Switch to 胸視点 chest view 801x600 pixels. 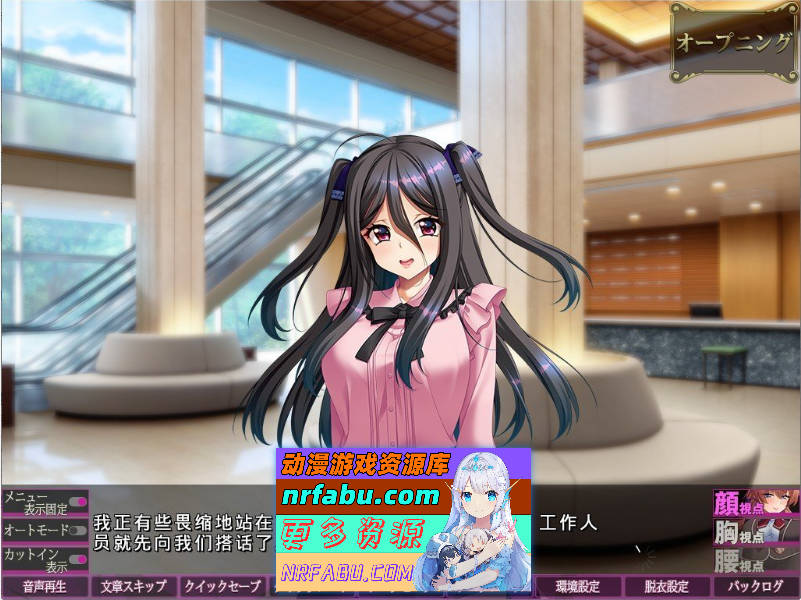point(756,531)
